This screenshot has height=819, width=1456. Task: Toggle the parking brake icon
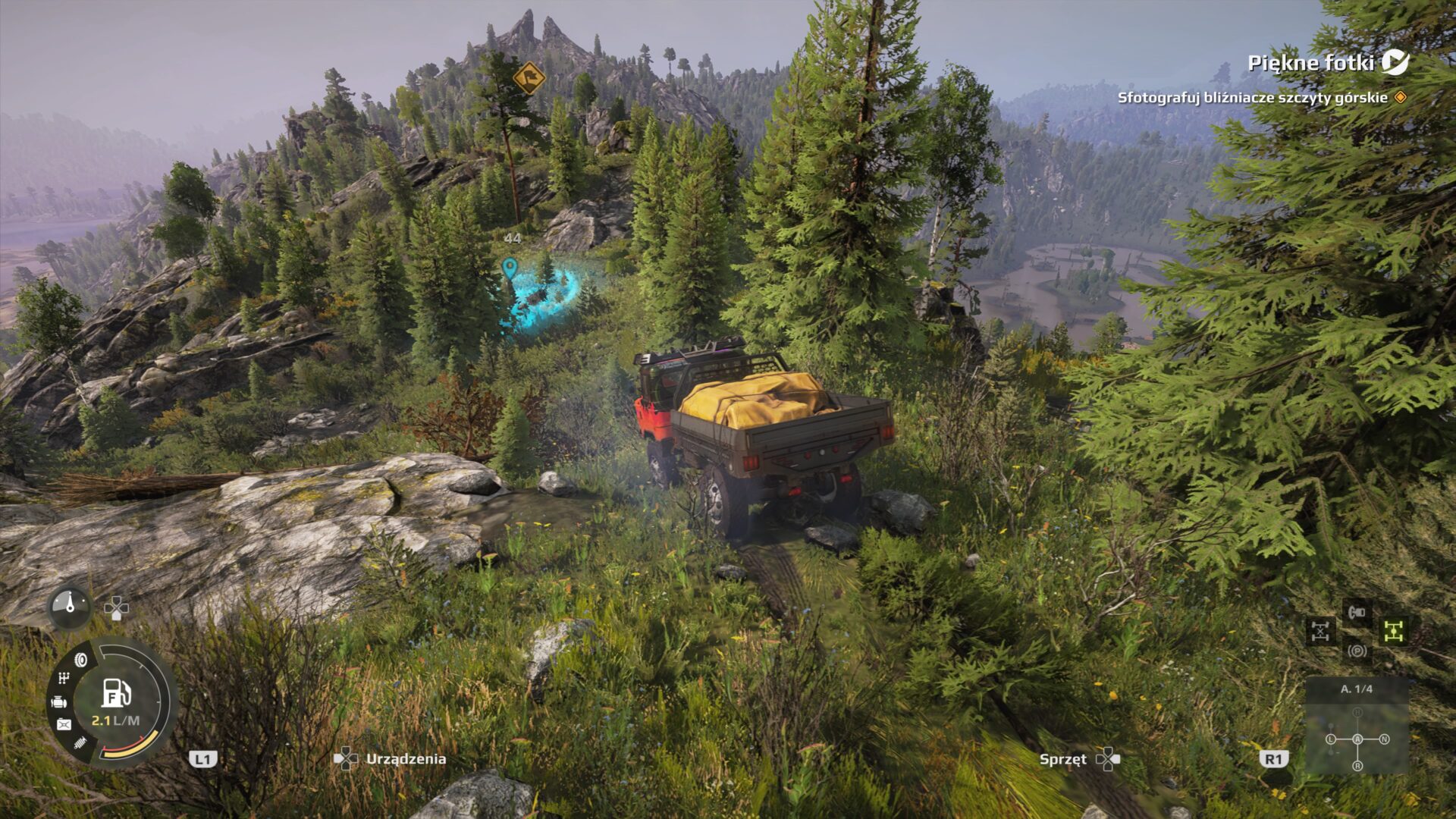pos(1357,651)
